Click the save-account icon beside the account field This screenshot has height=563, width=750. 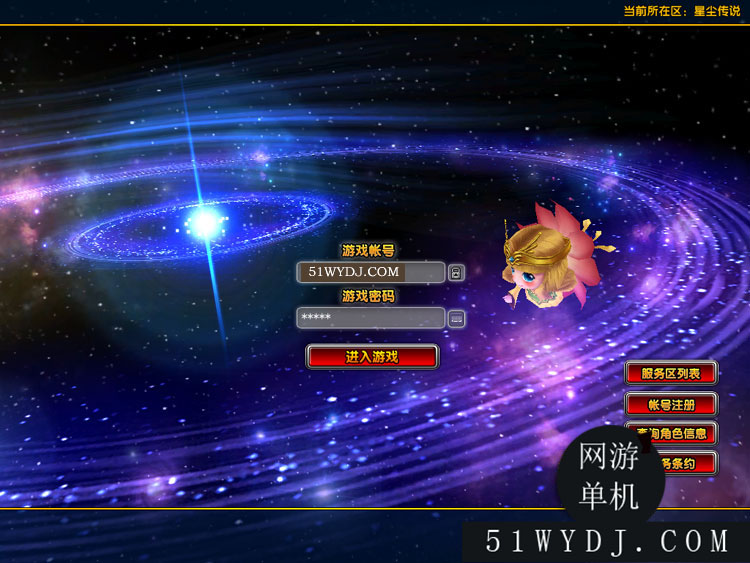pyautogui.click(x=456, y=272)
